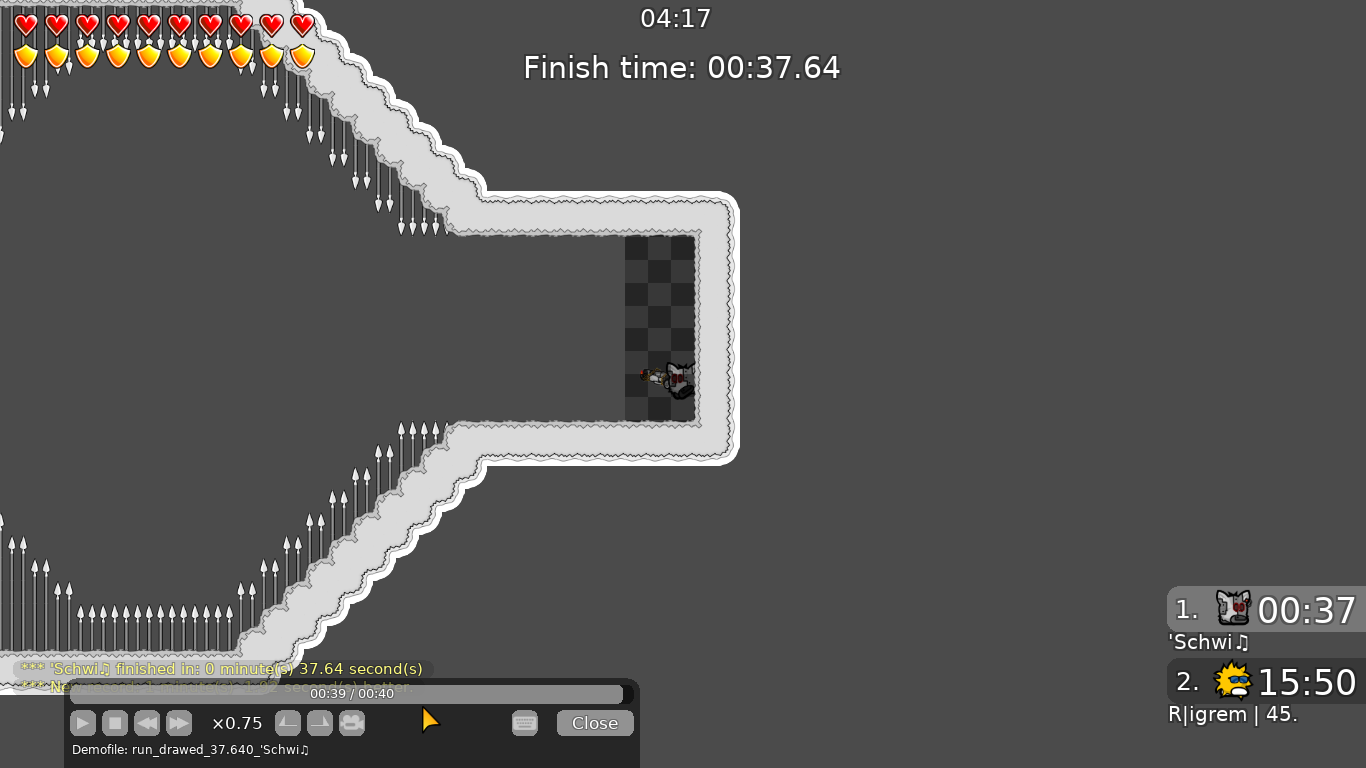The height and width of the screenshot is (768, 1366).
Task: Play the demo playback
Action: (x=83, y=723)
